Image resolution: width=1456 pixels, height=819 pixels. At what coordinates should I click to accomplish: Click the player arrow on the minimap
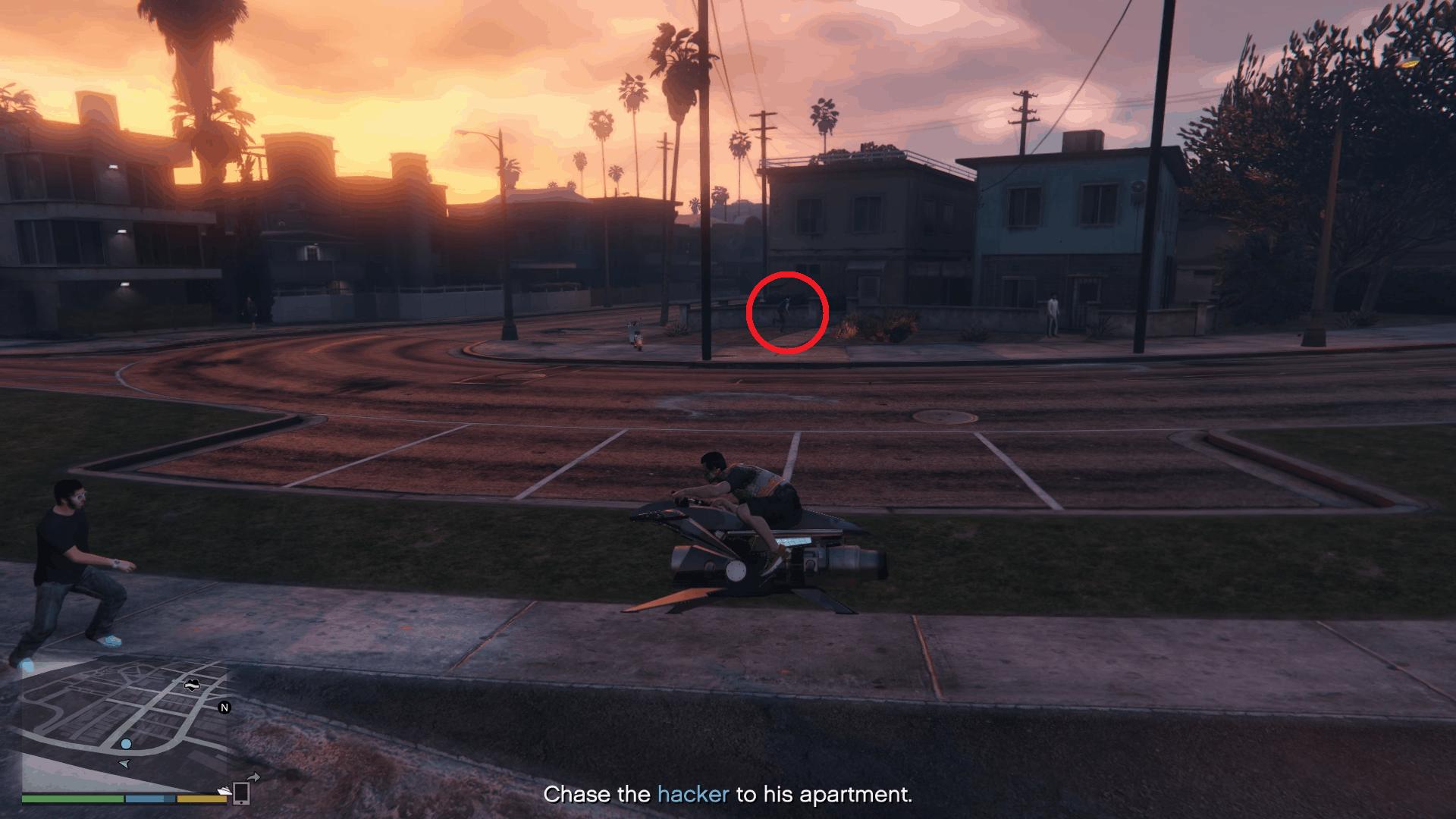(x=125, y=764)
